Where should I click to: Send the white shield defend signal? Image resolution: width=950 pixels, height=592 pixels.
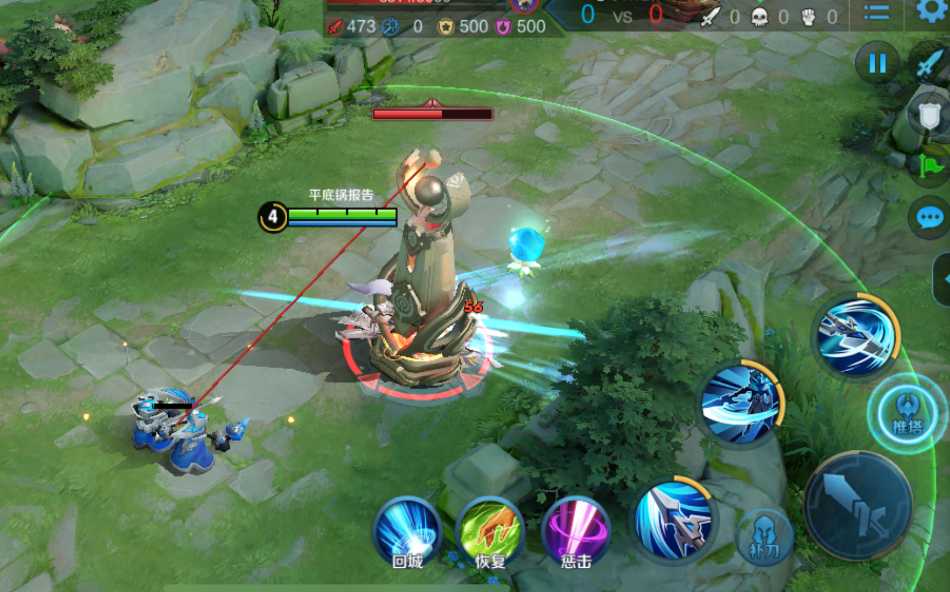930,117
